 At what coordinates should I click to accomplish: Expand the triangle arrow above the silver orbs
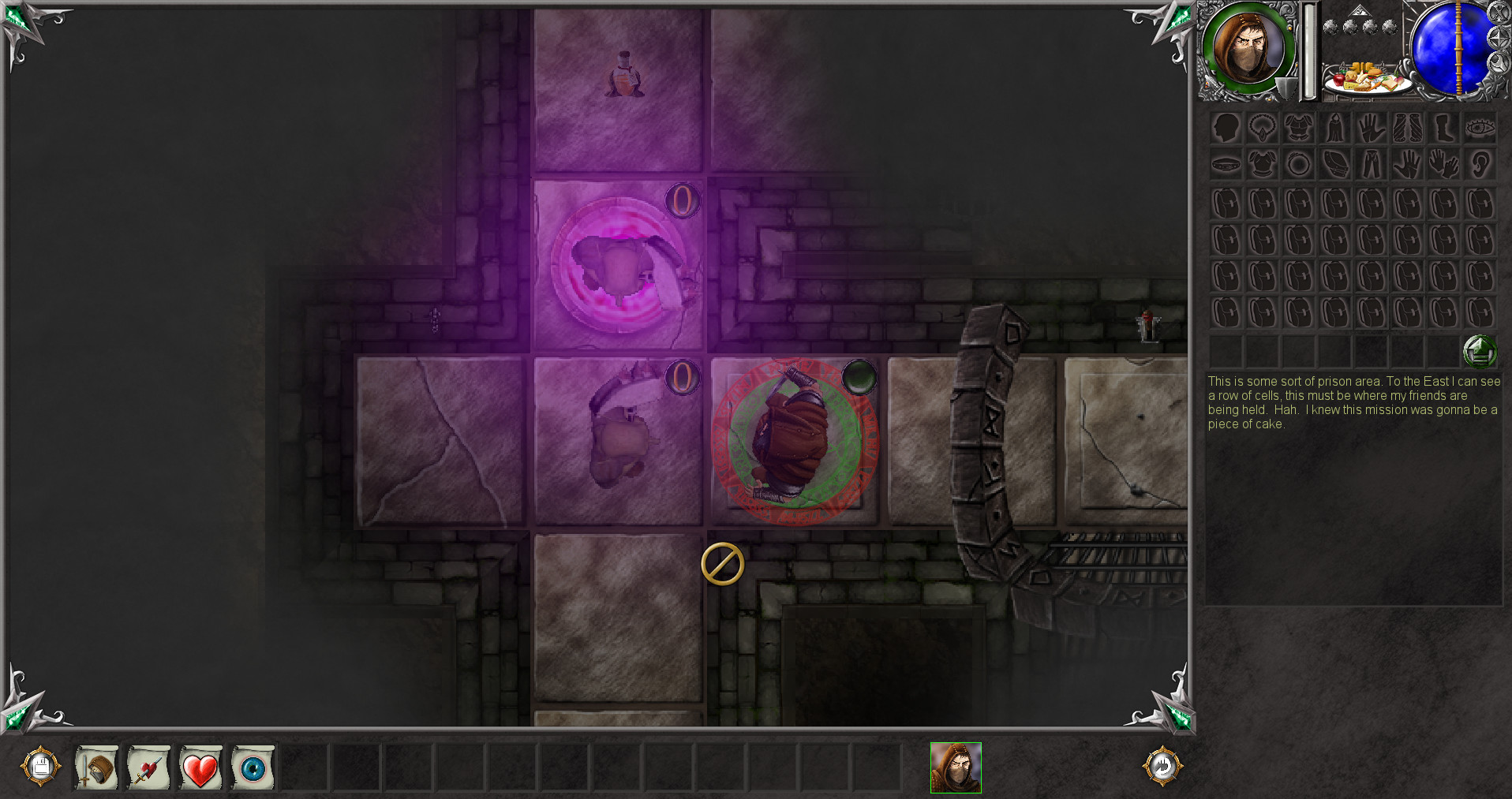click(x=1360, y=10)
